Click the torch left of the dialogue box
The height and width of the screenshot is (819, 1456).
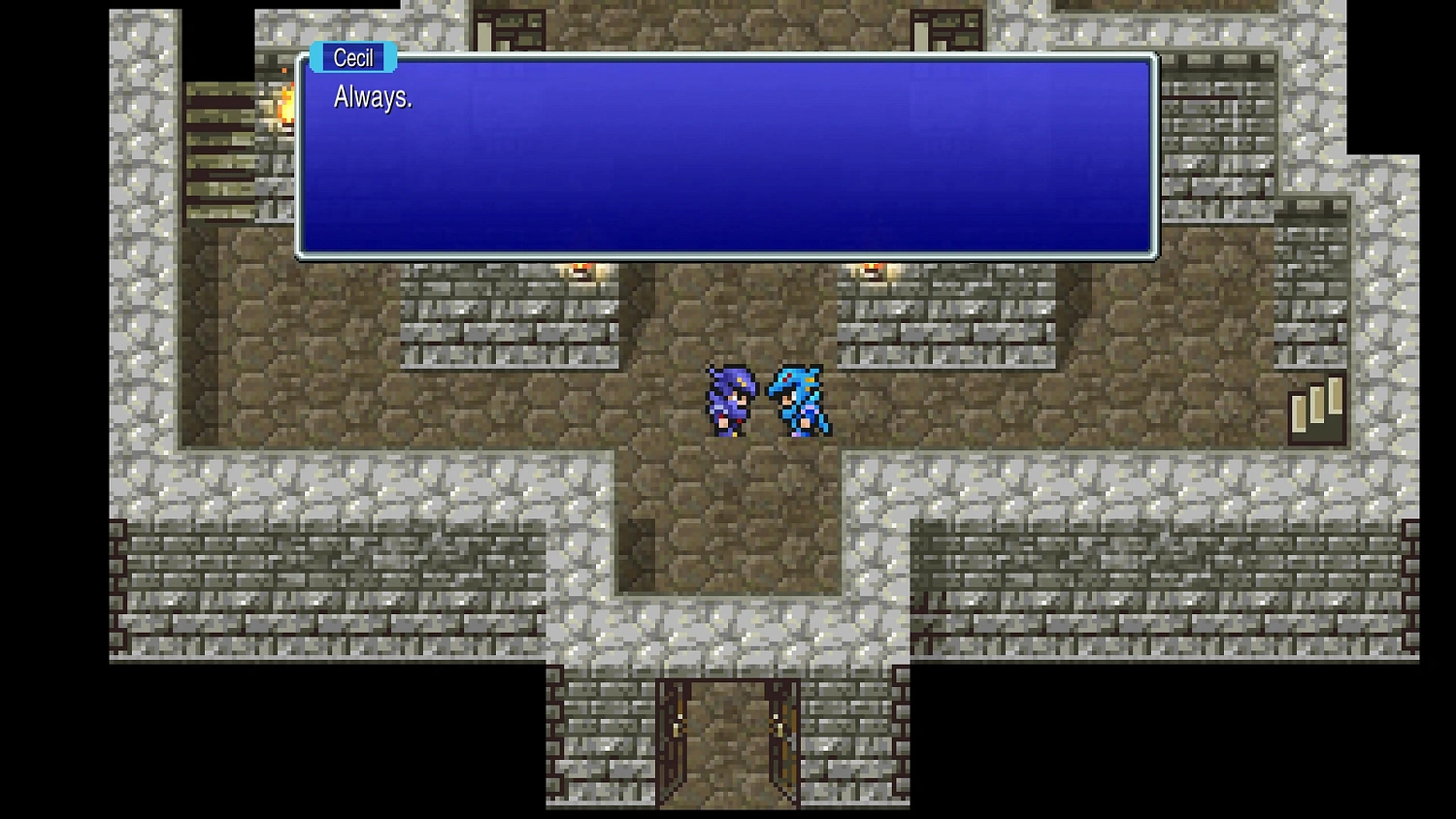coord(582,269)
